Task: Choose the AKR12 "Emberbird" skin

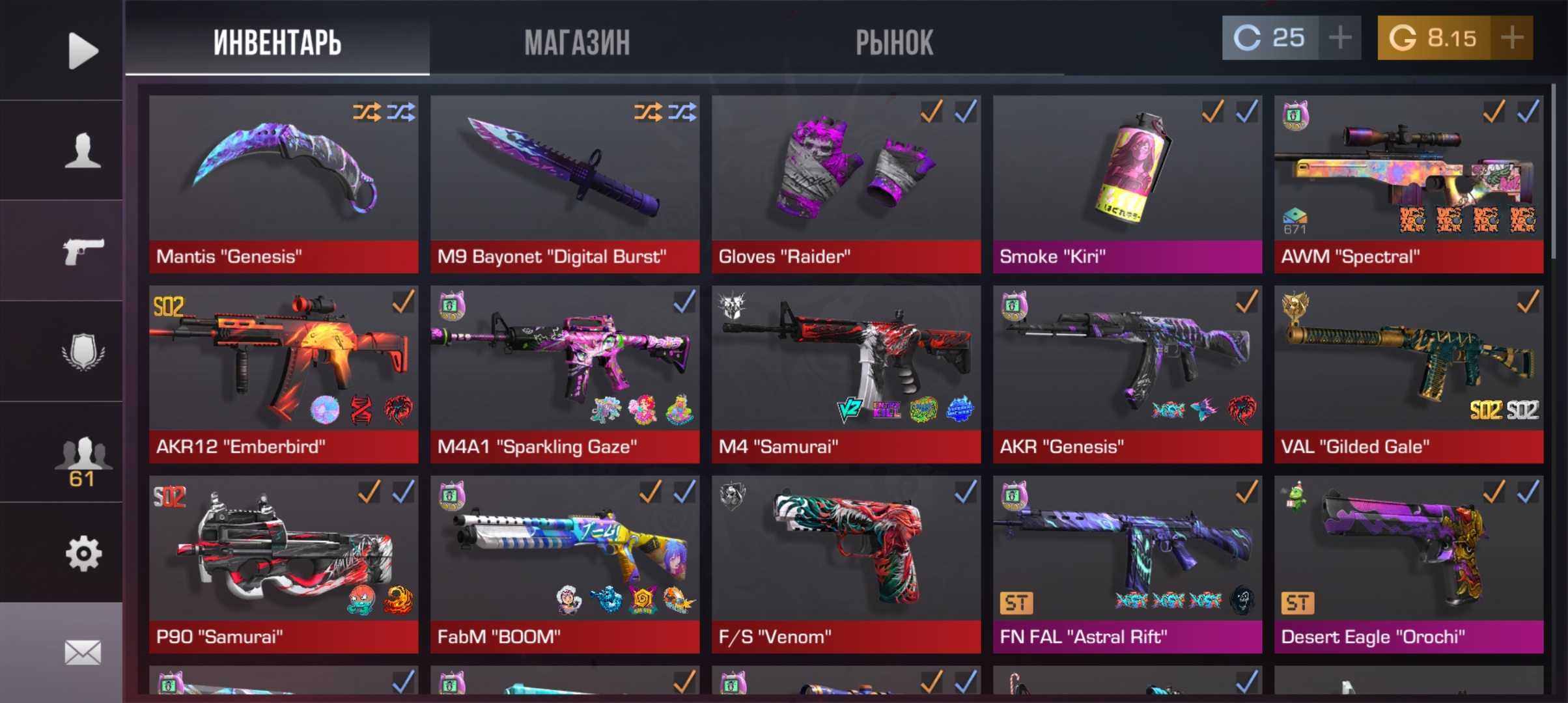Action: pos(283,374)
